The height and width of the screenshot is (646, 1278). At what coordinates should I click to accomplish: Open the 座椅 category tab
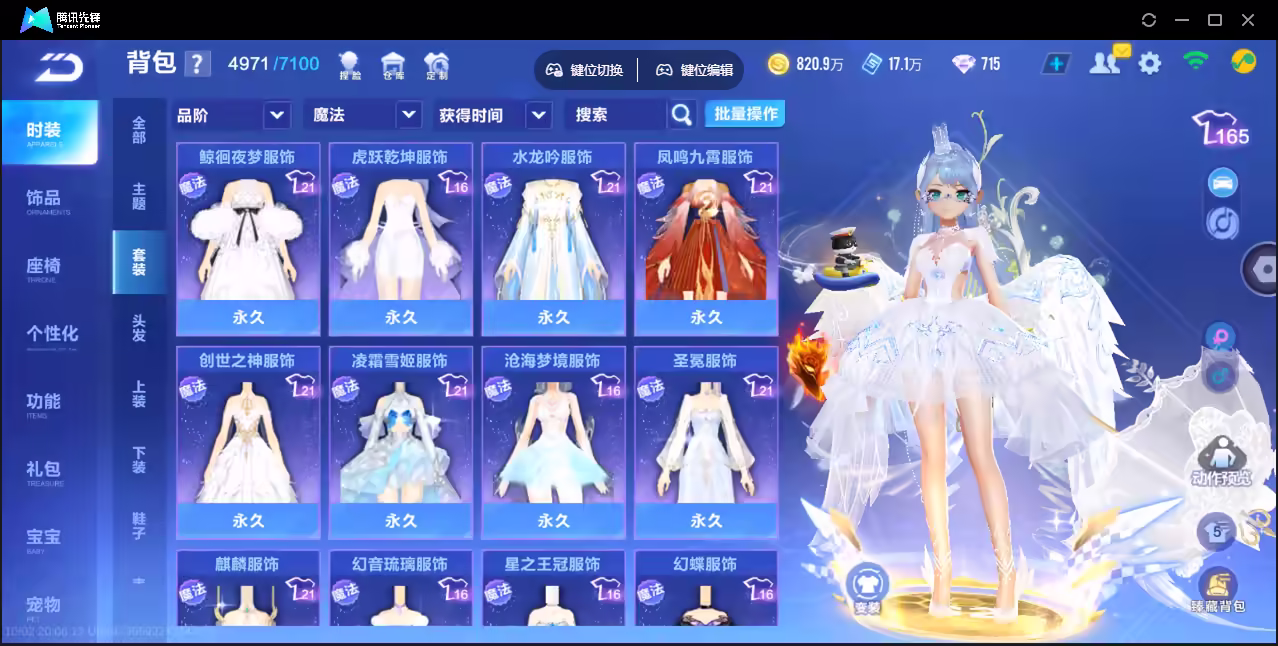point(44,267)
